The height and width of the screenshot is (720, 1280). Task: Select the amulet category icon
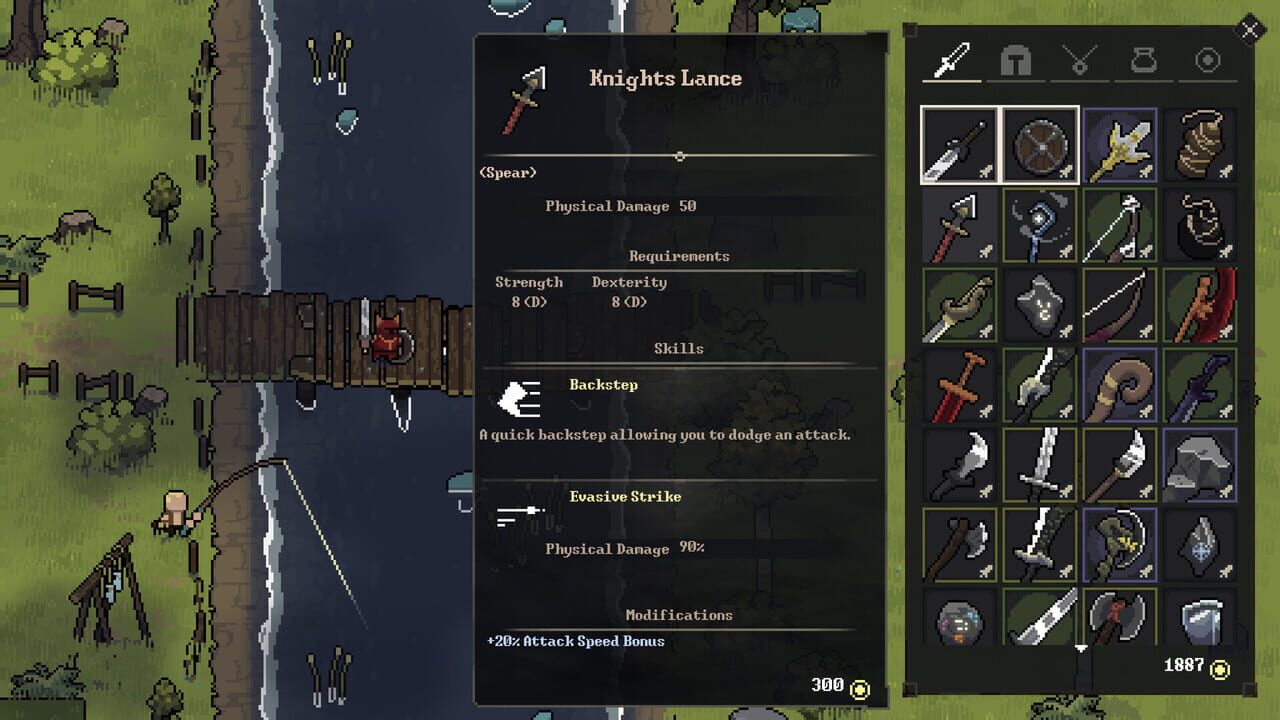point(1080,60)
